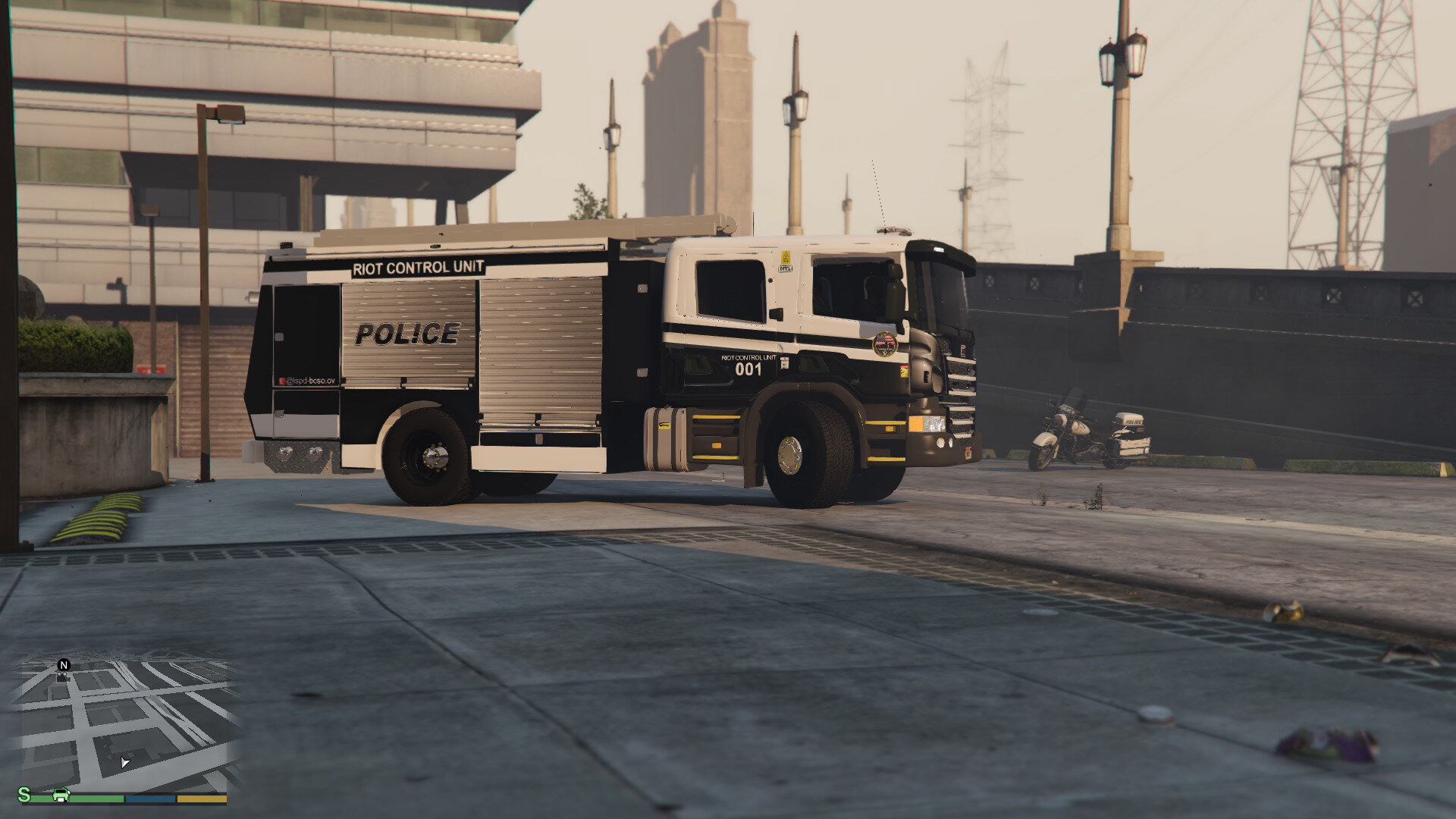Click the POLICE lettering on the shutter
Image resolution: width=1456 pixels, height=819 pixels.
pos(406,334)
